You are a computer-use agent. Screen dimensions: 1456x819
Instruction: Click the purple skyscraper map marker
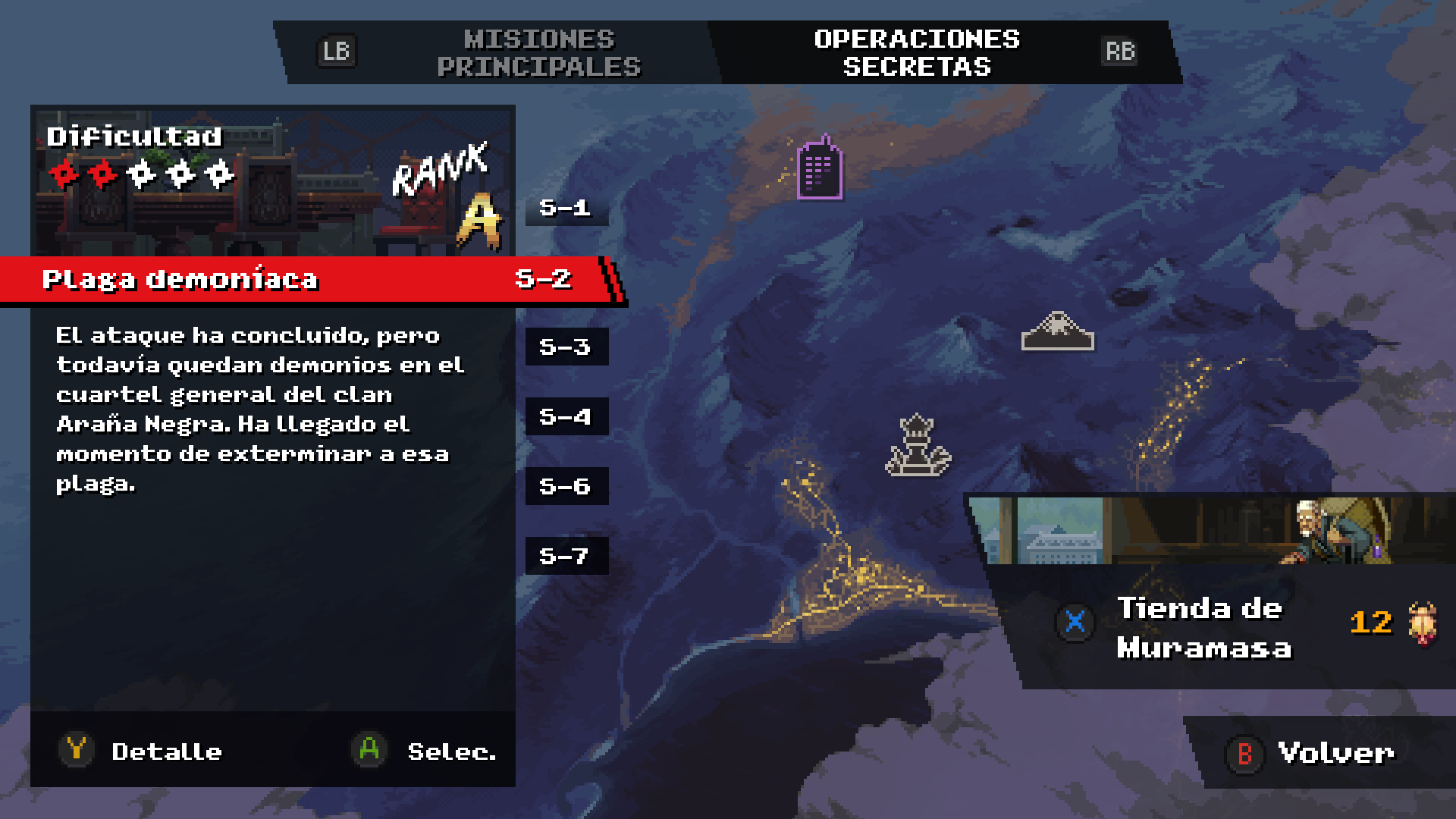pyautogui.click(x=820, y=168)
